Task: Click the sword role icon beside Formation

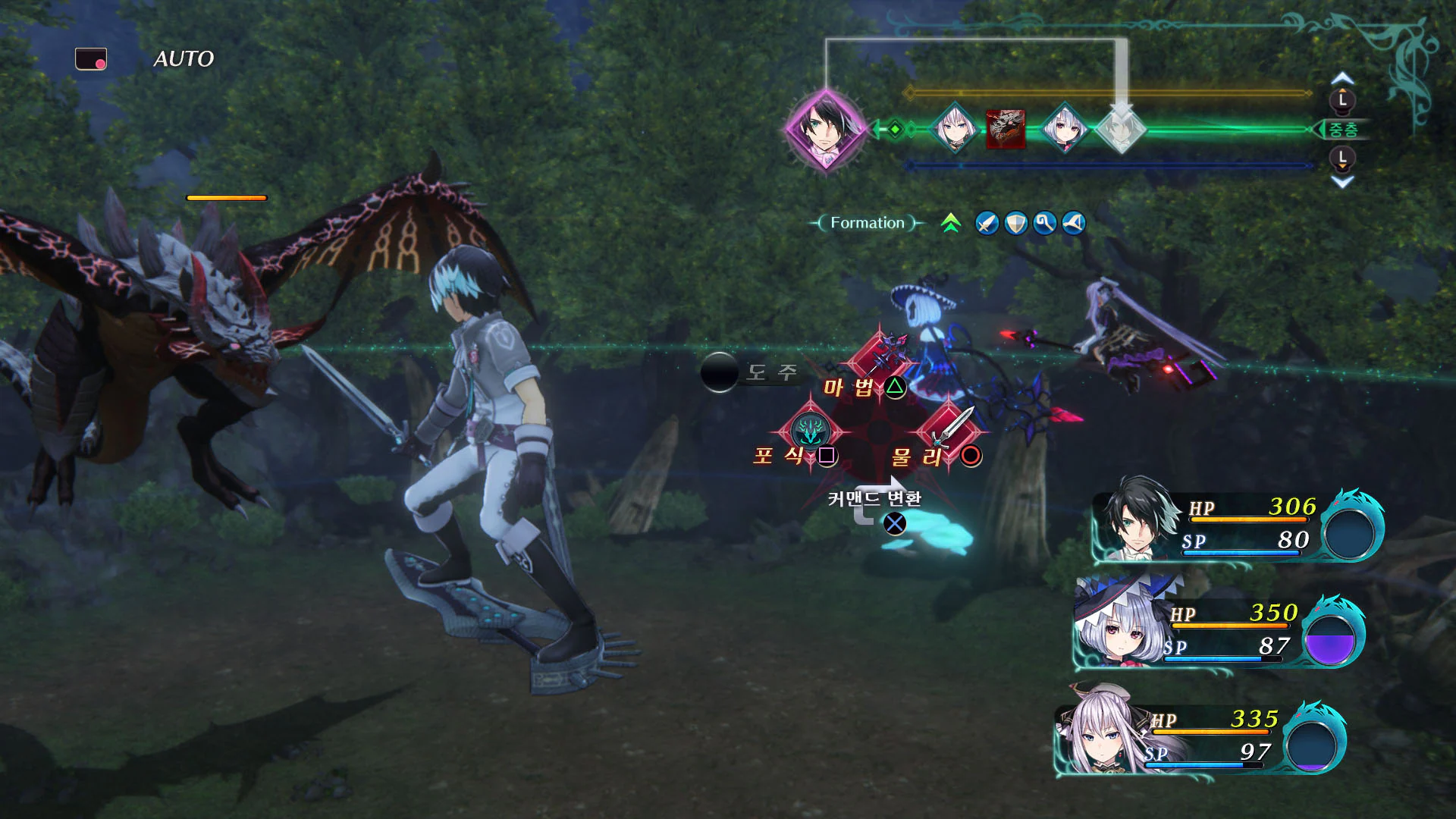Action: click(987, 223)
